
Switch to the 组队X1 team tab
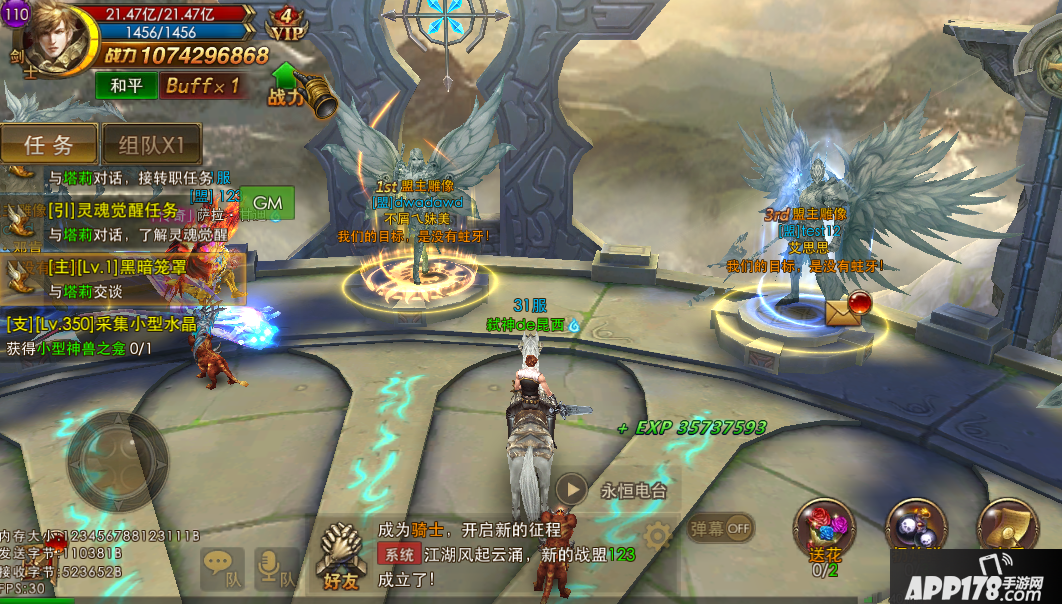(x=152, y=144)
